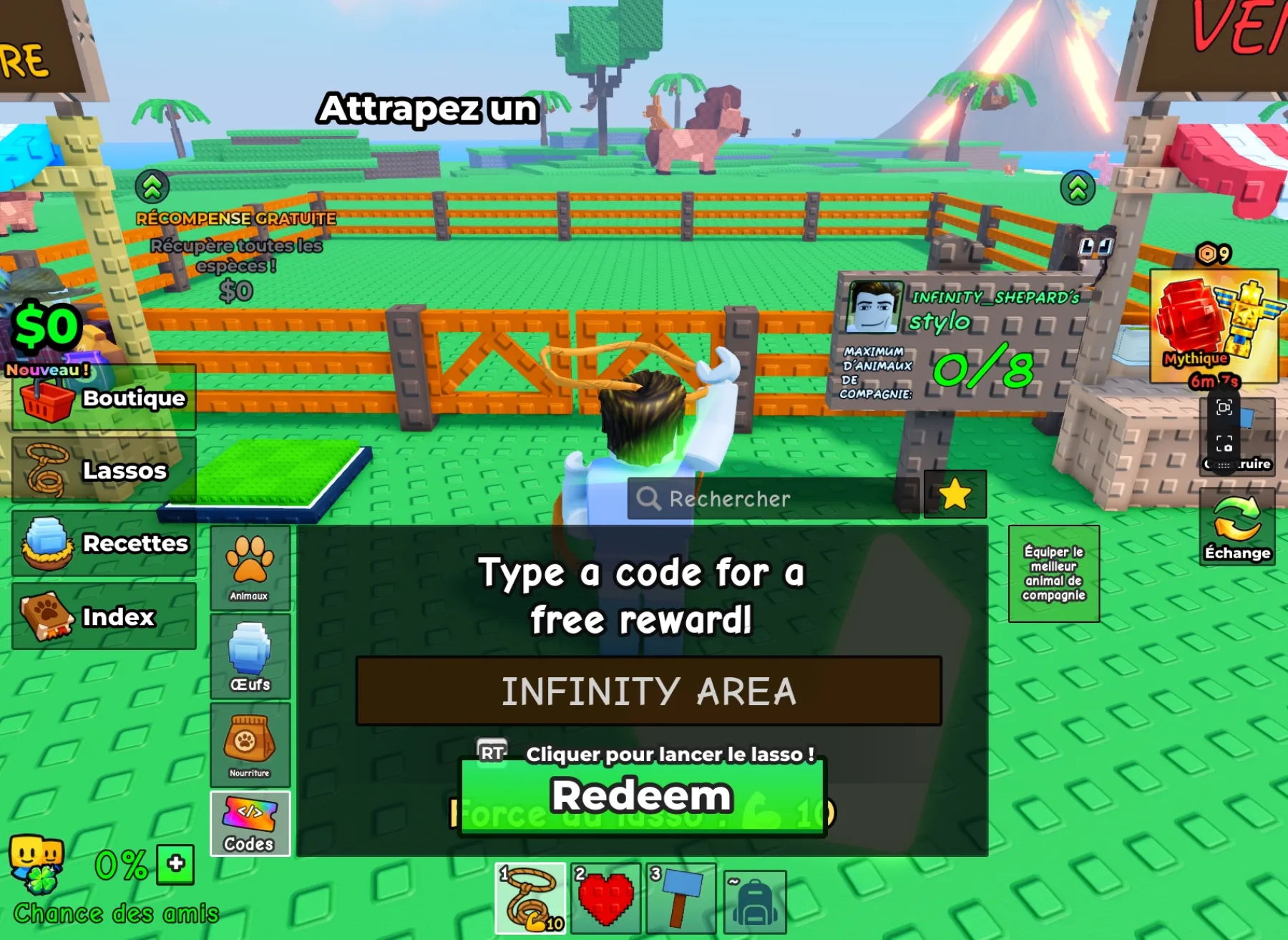The image size is (1288, 940).
Task: Select the Nourriture icon
Action: coord(249,745)
